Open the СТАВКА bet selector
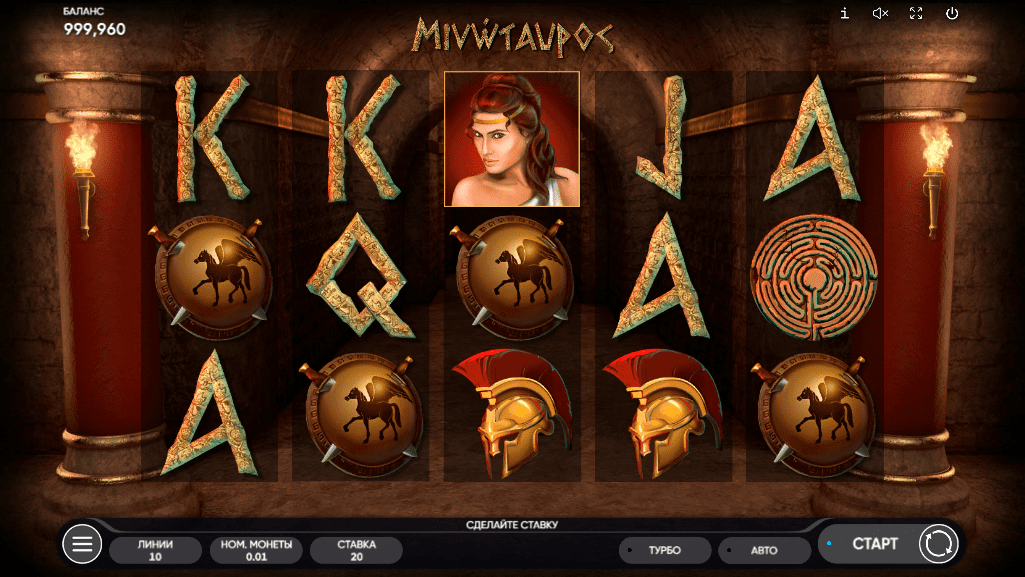Image resolution: width=1025 pixels, height=577 pixels. coord(356,550)
